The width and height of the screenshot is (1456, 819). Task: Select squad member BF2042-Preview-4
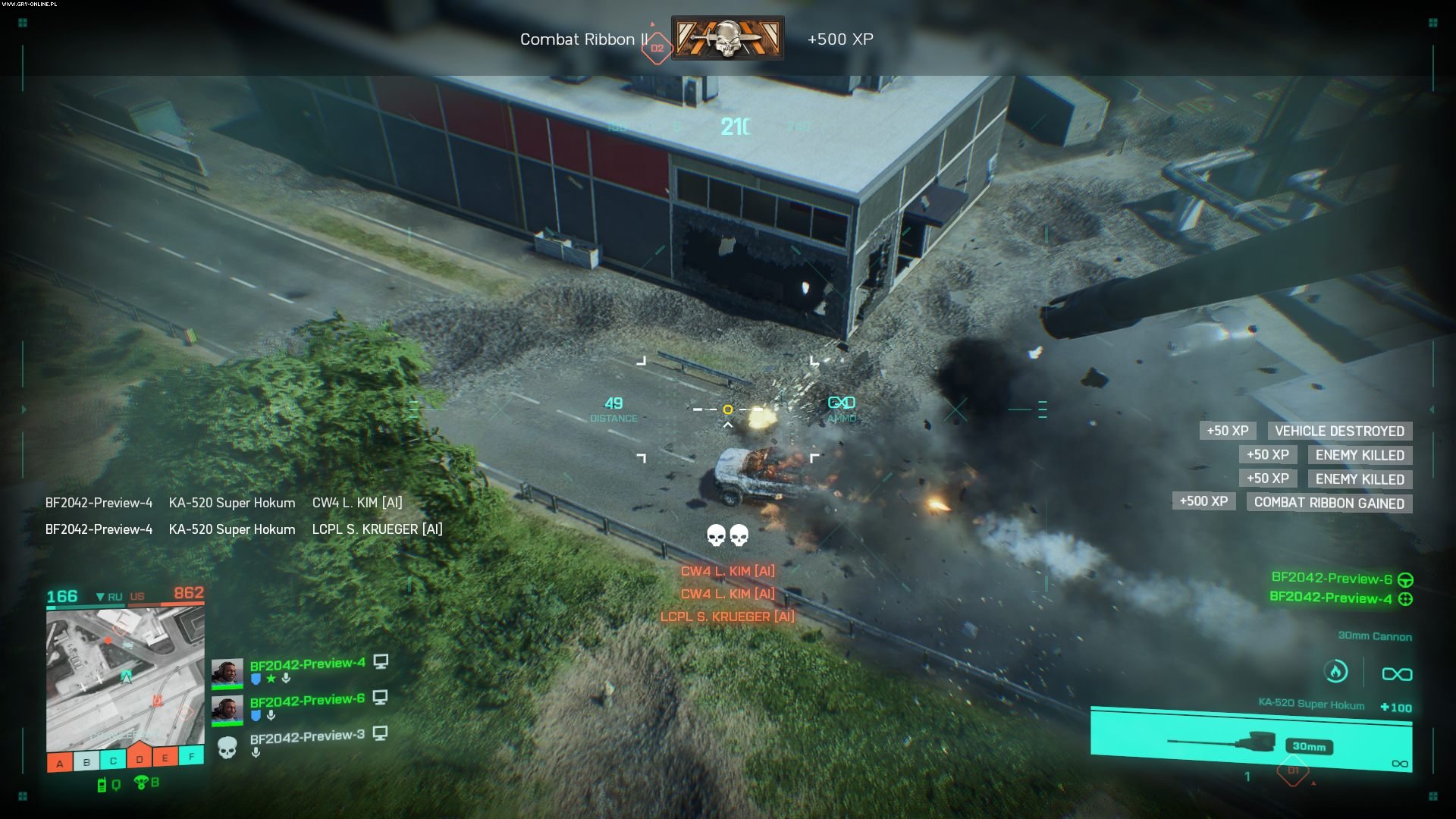[x=307, y=664]
